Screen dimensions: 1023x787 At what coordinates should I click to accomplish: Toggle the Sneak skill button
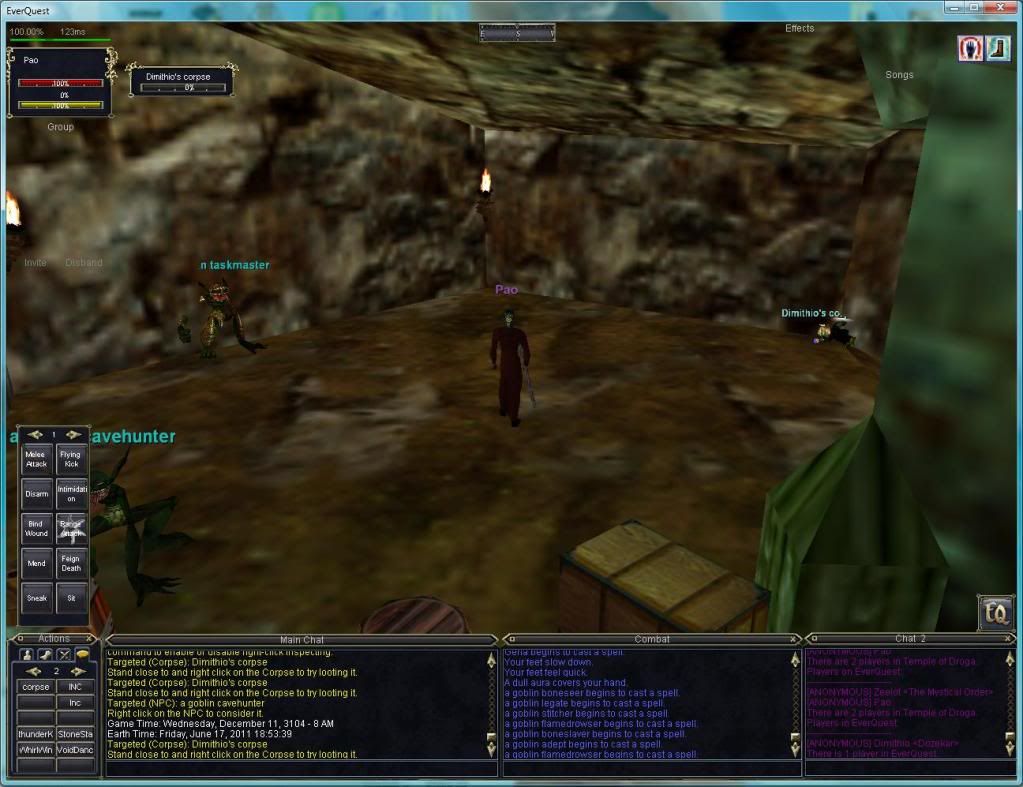(x=36, y=598)
